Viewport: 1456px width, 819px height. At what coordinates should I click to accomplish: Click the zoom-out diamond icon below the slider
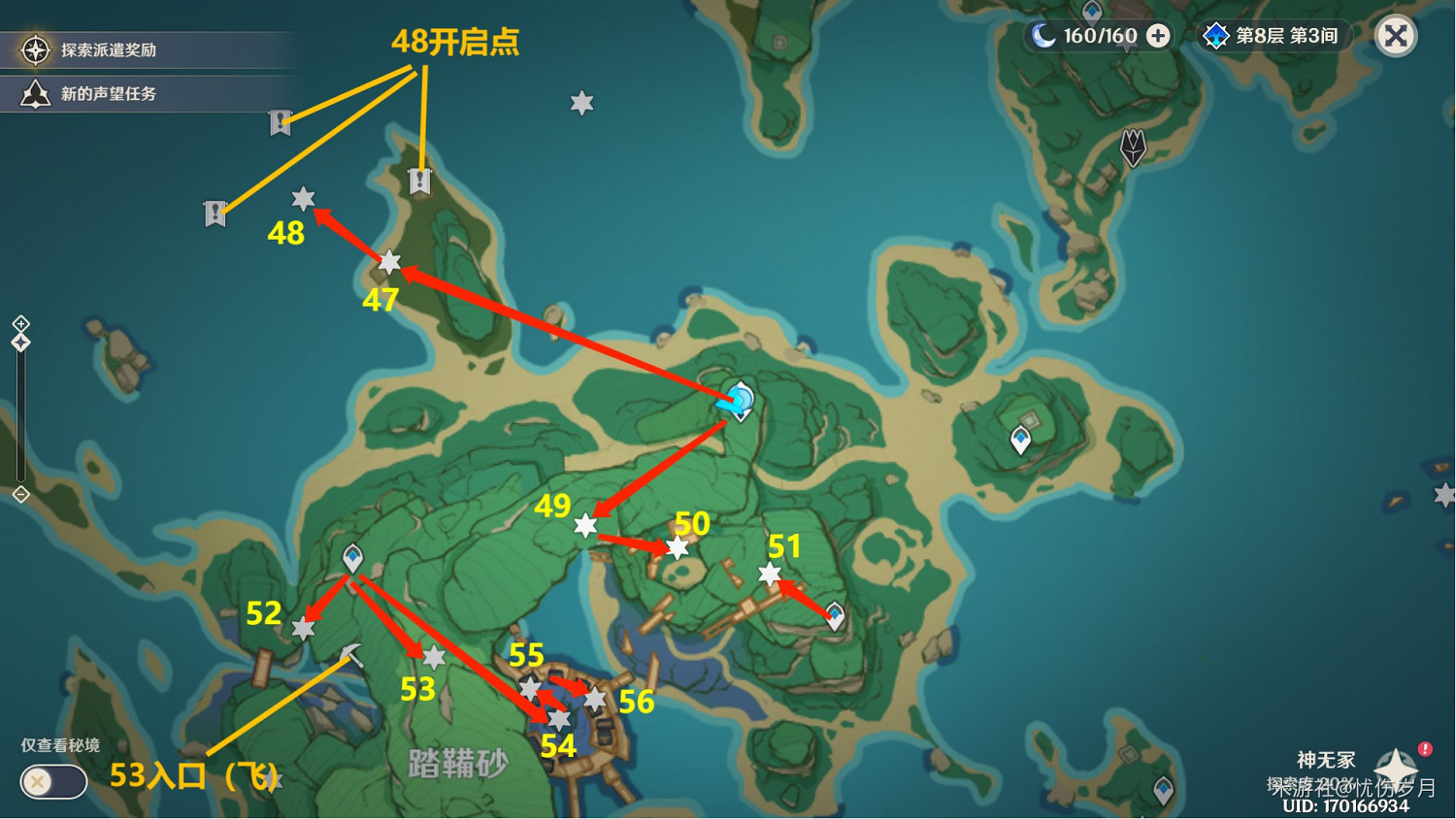tap(19, 494)
